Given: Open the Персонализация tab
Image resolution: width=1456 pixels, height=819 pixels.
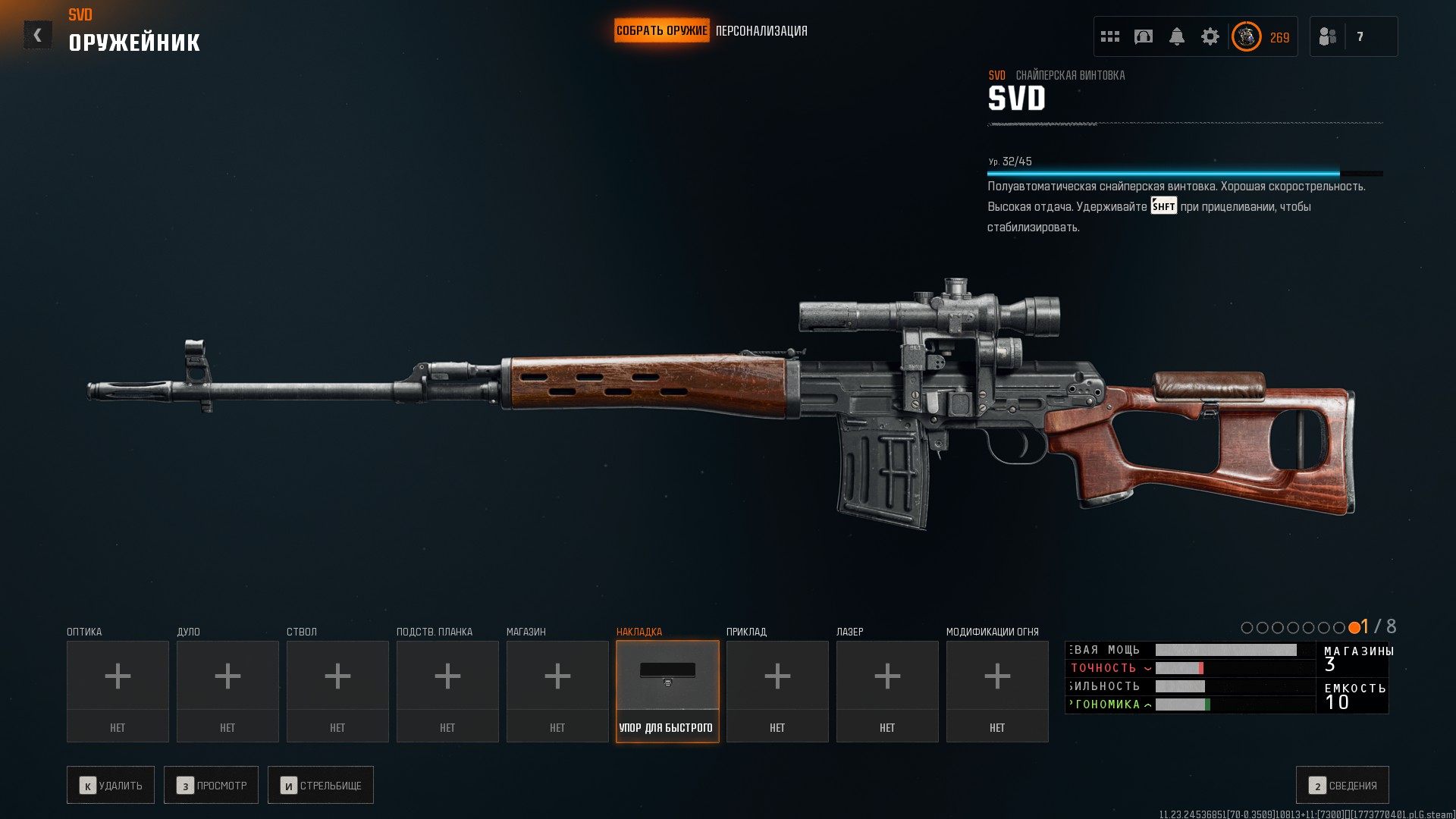Looking at the screenshot, I should pos(761,31).
